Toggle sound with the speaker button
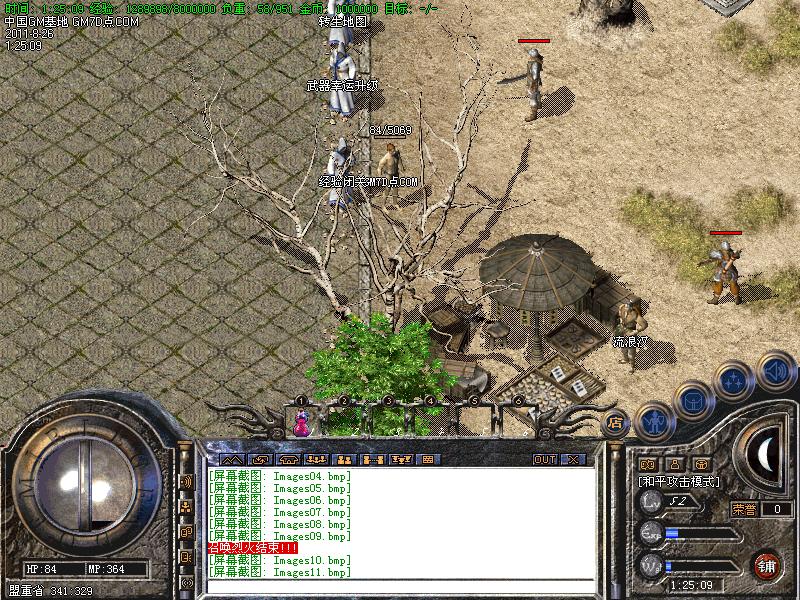Screen dimensions: 800x600 775,371
